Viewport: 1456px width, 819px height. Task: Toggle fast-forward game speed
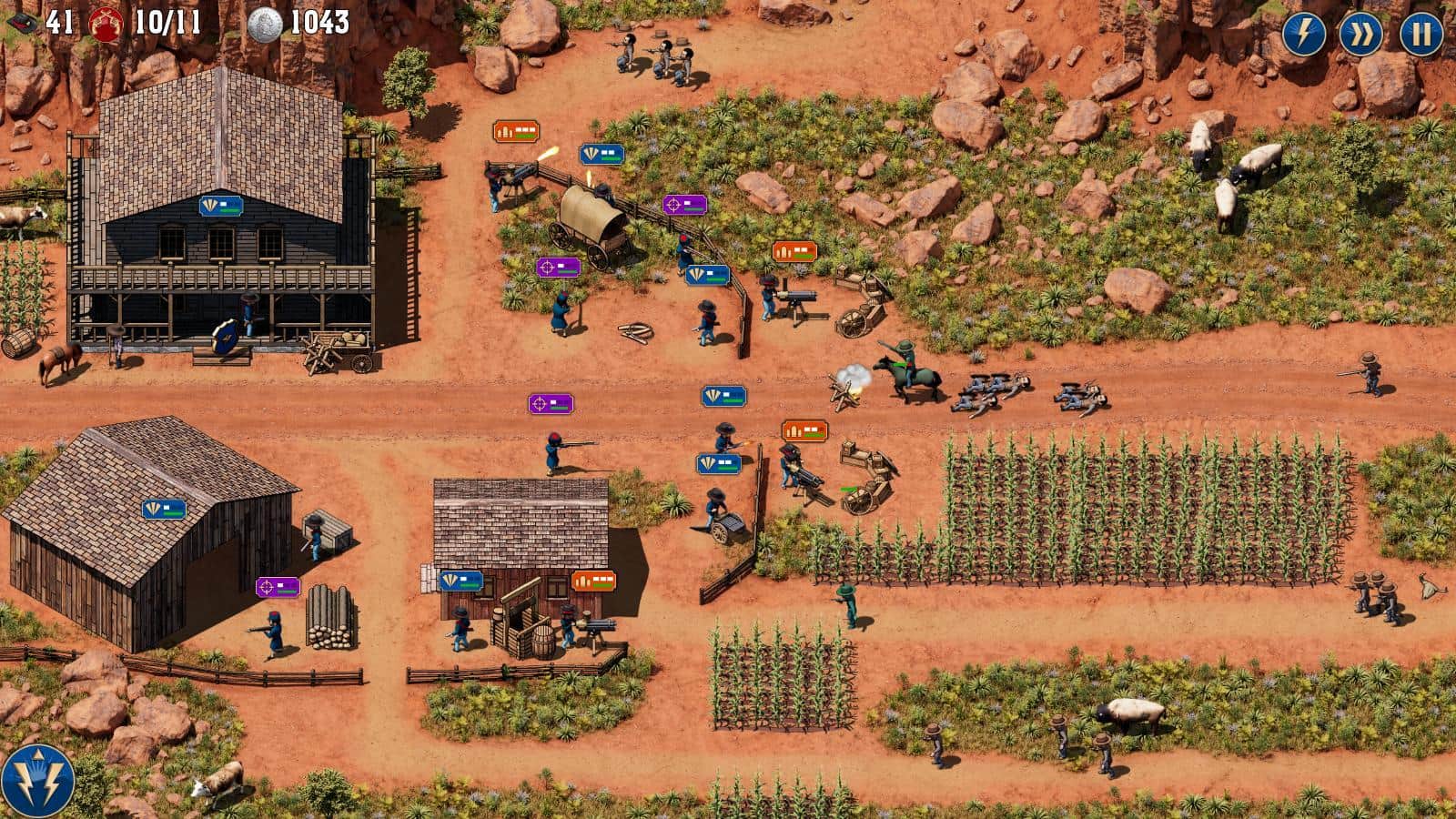1361,35
